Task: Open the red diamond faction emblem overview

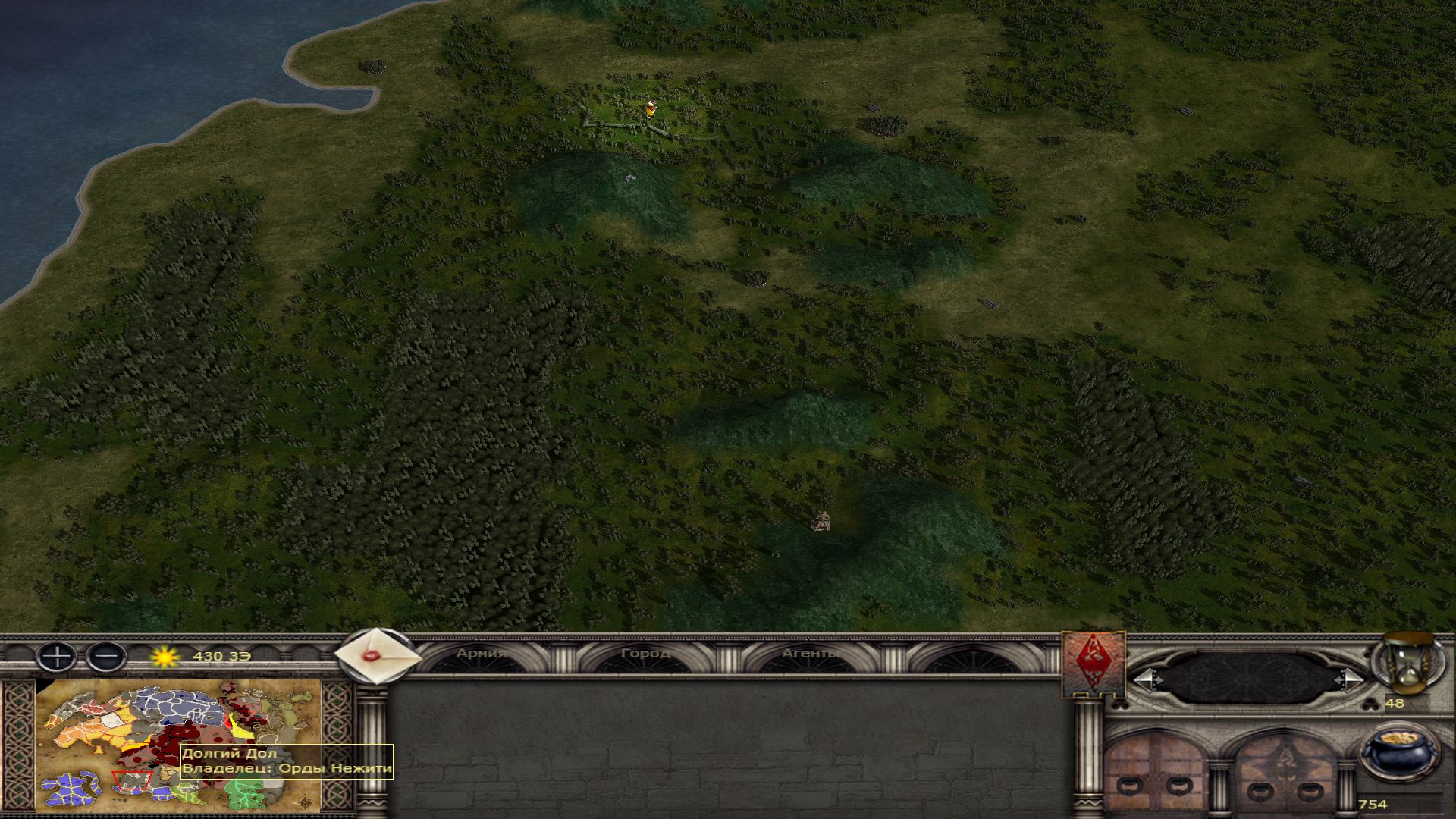Action: point(1093,663)
